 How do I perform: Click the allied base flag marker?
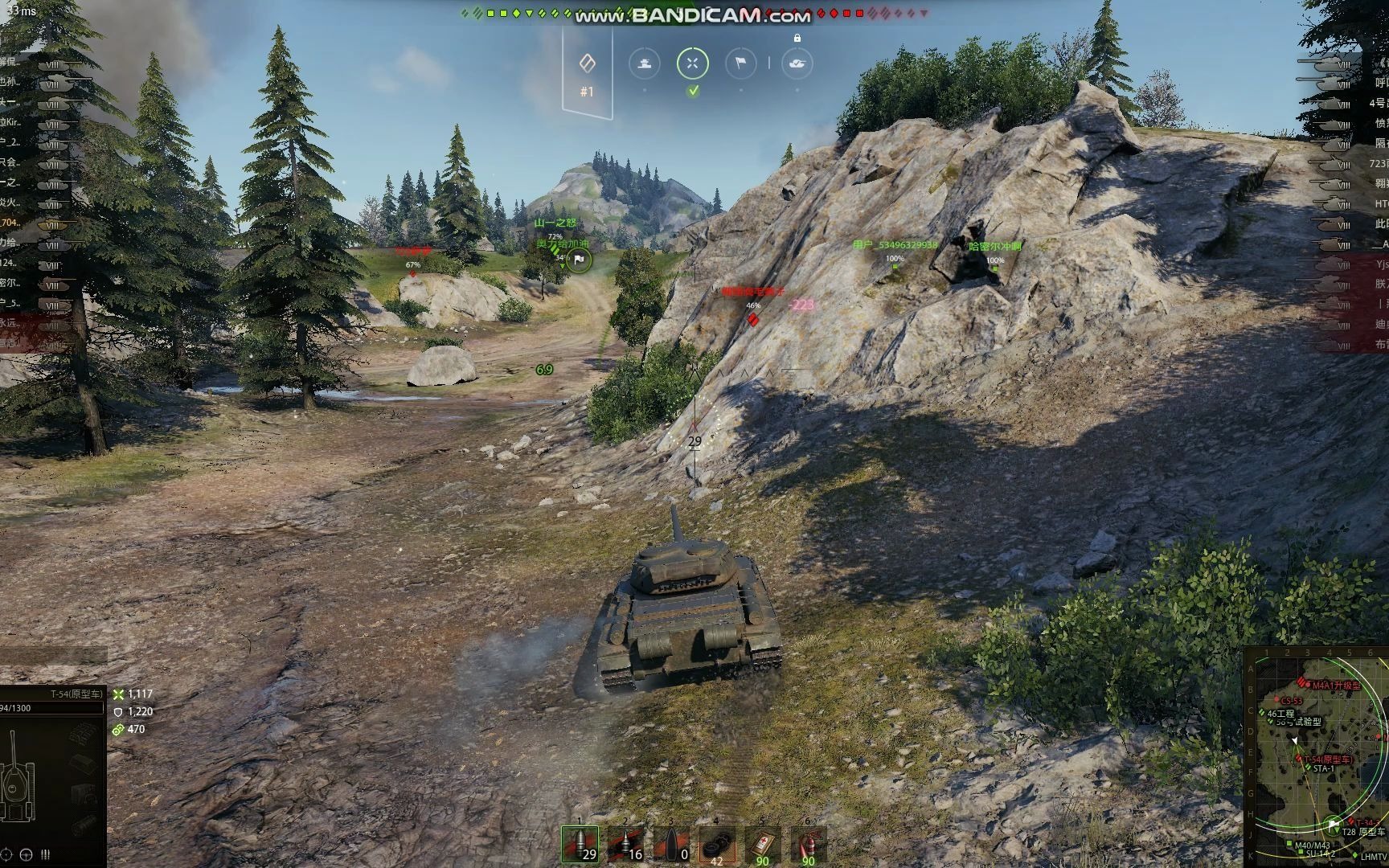[579, 260]
